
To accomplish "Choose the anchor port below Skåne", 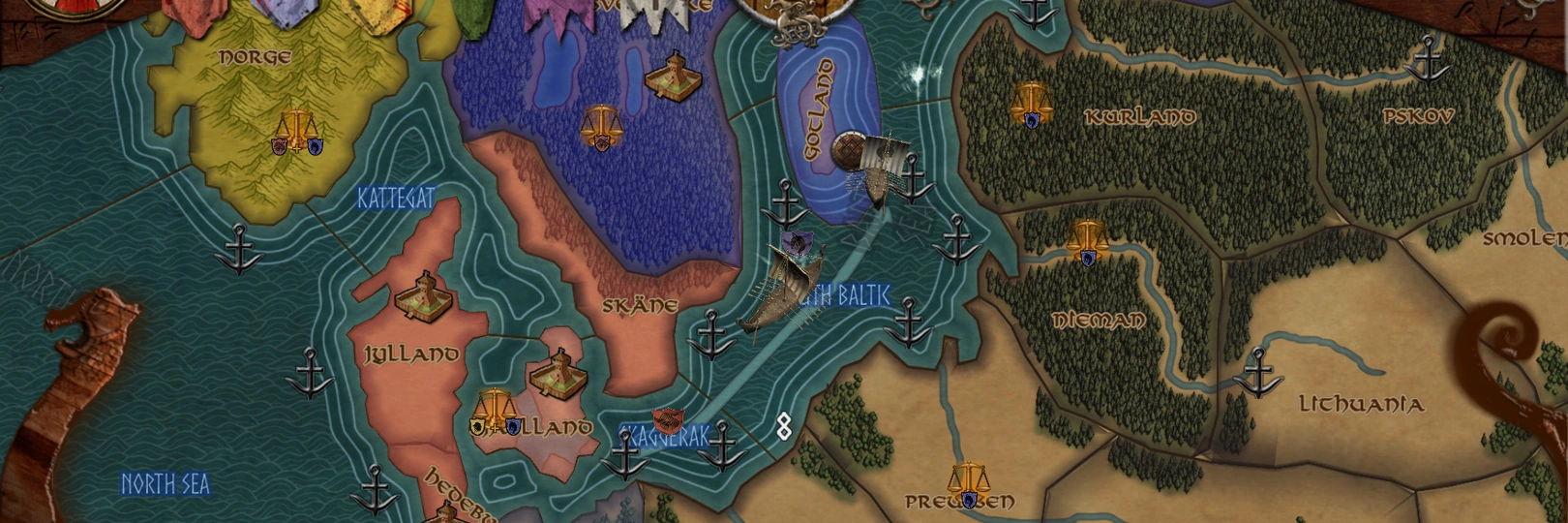I will point(712,334).
